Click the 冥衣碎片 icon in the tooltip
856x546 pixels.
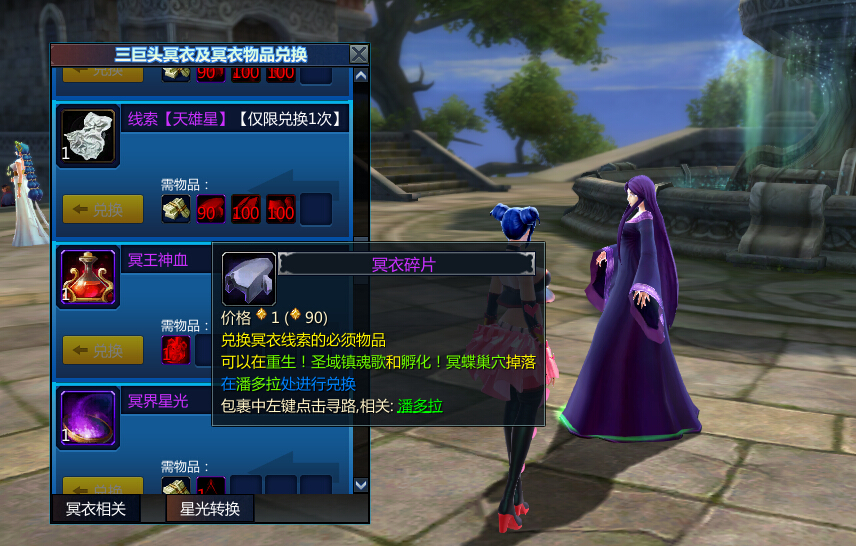[x=248, y=278]
